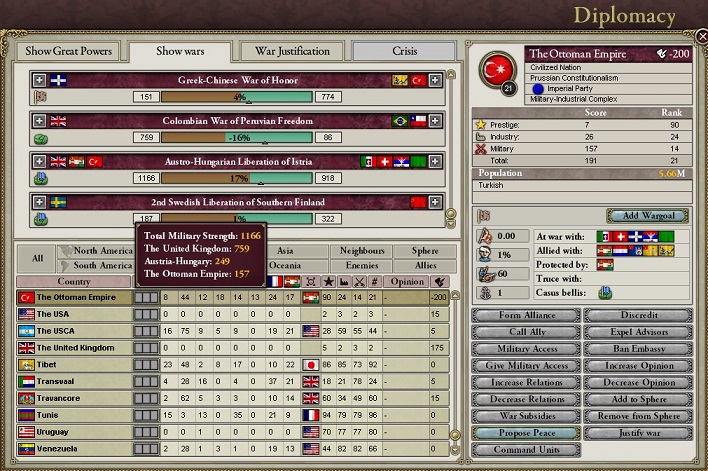Select Form Alliance action
This screenshot has width=708, height=471.
tap(526, 315)
